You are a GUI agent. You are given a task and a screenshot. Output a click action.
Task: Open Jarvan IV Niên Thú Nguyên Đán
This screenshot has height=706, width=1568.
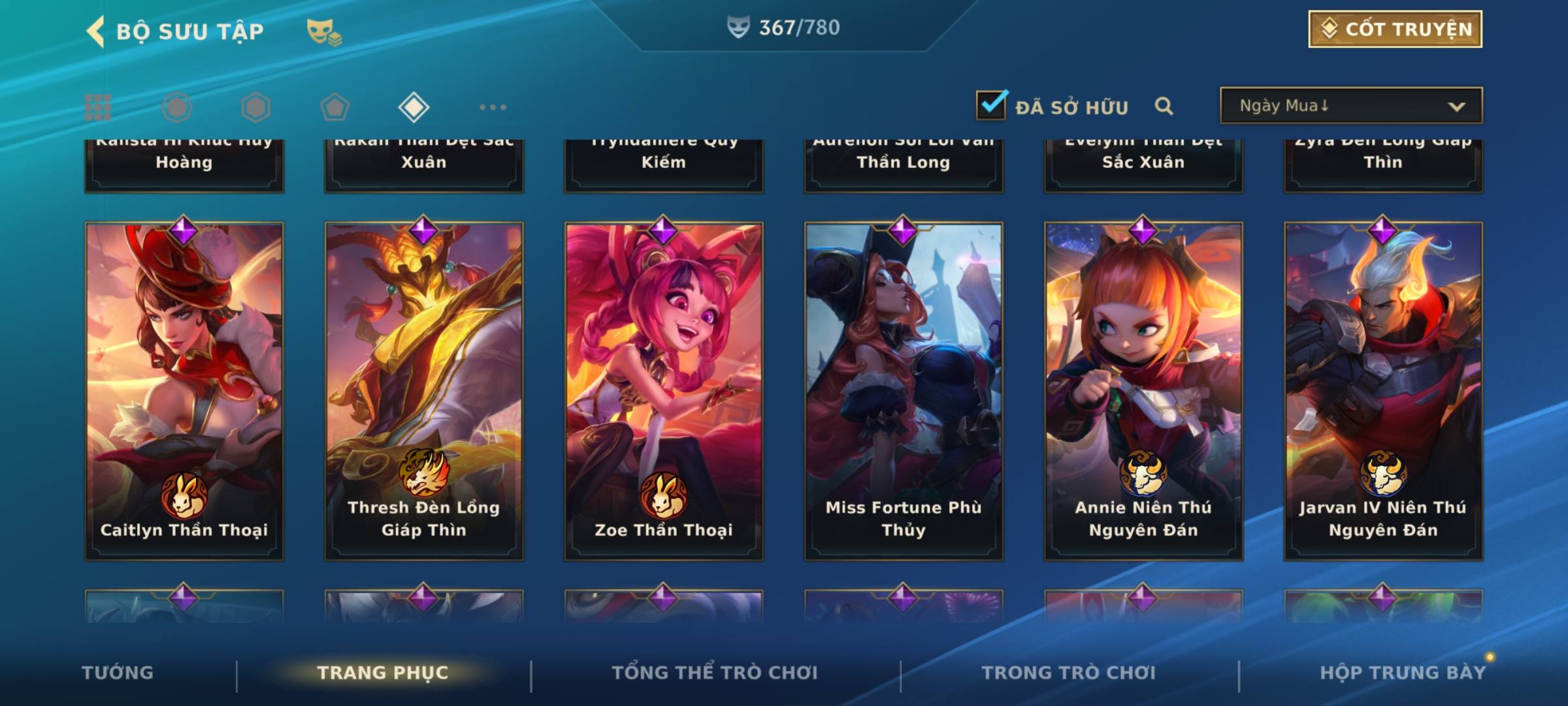tap(1383, 391)
